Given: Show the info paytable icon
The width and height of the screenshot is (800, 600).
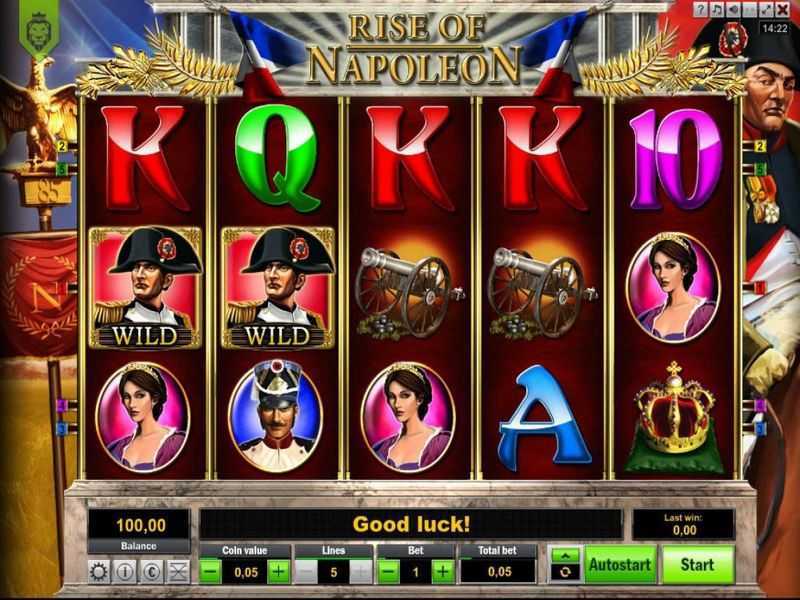Looking at the screenshot, I should coord(124,572).
